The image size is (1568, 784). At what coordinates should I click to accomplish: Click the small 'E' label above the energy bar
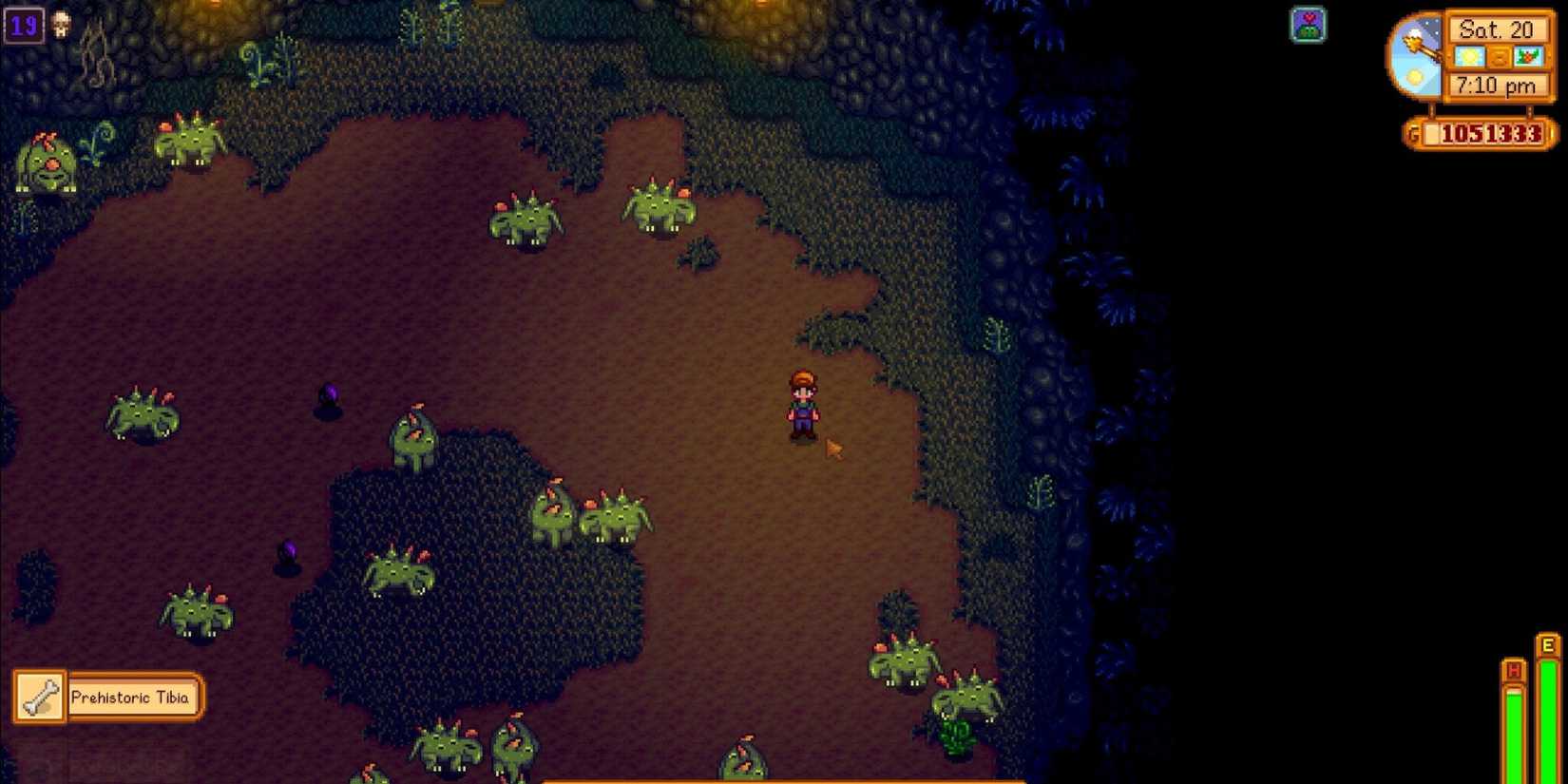click(1547, 644)
